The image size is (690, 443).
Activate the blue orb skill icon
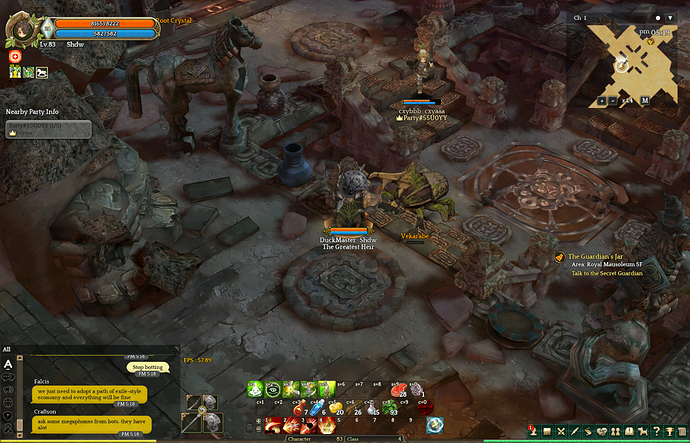pos(435,425)
